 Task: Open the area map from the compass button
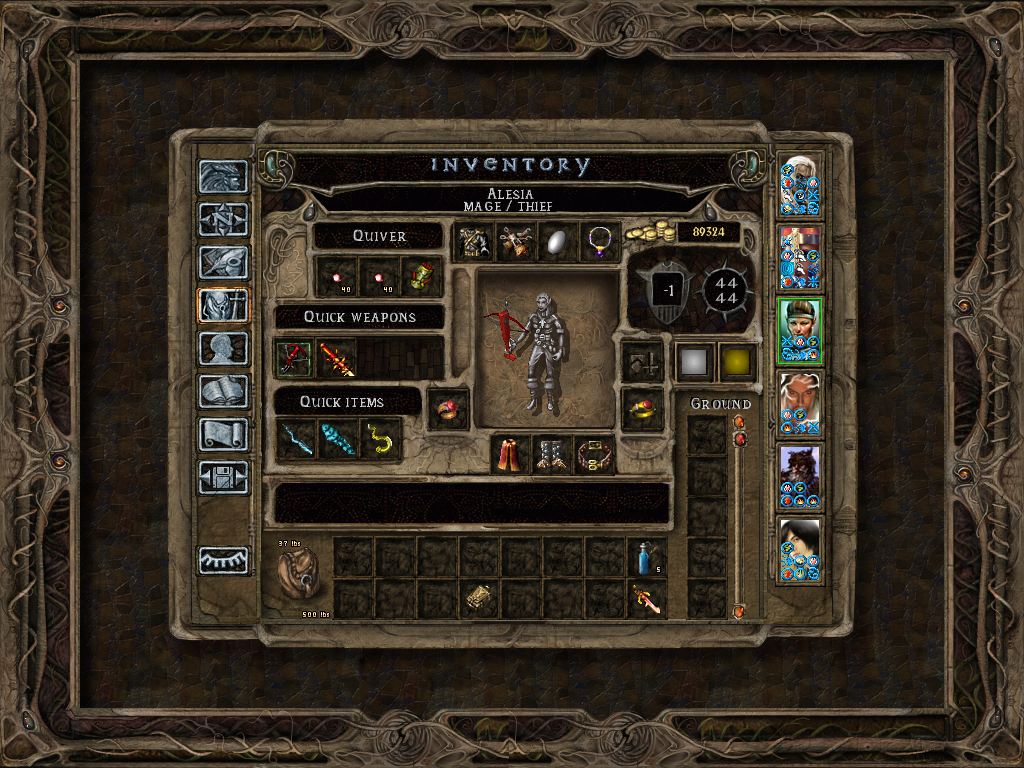coord(223,219)
